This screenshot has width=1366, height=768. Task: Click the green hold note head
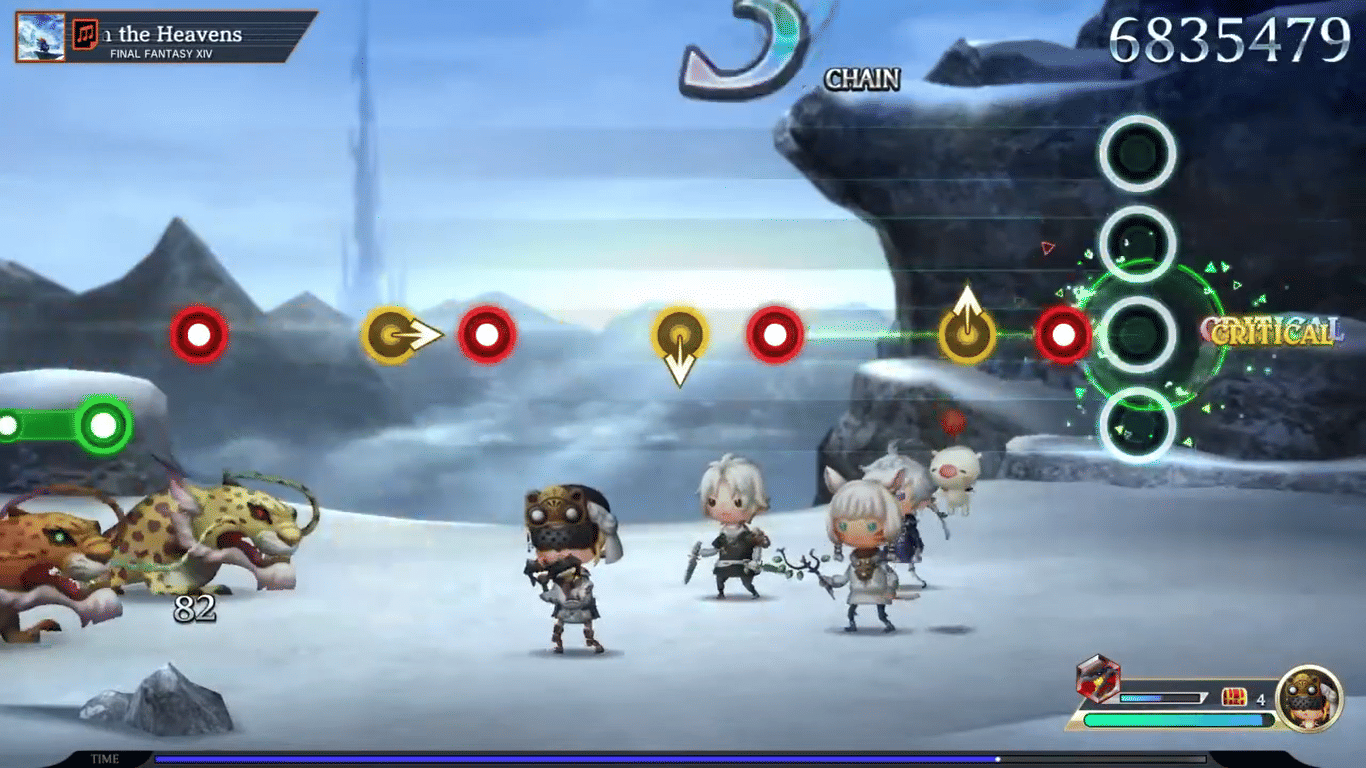103,426
